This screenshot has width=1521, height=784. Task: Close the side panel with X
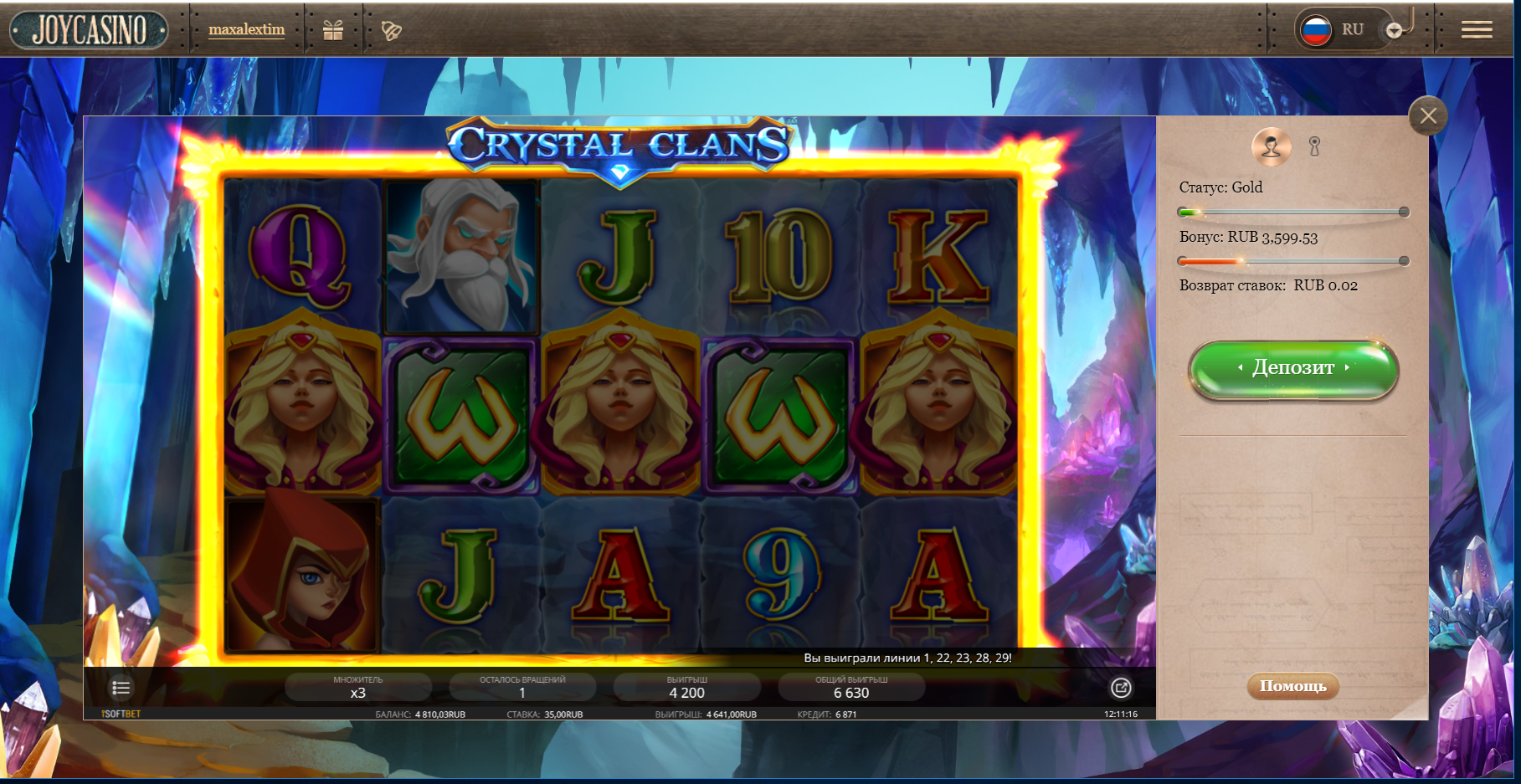tap(1428, 116)
